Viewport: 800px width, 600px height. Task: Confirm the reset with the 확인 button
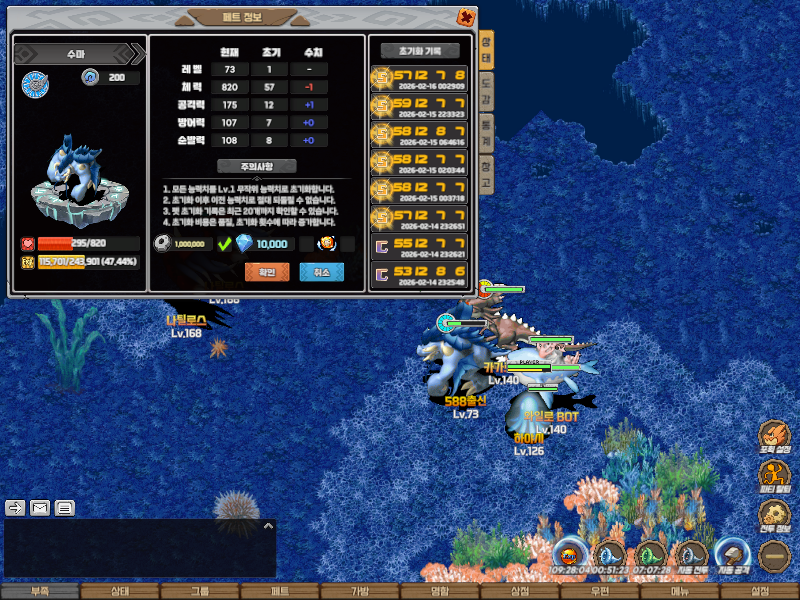[x=267, y=272]
